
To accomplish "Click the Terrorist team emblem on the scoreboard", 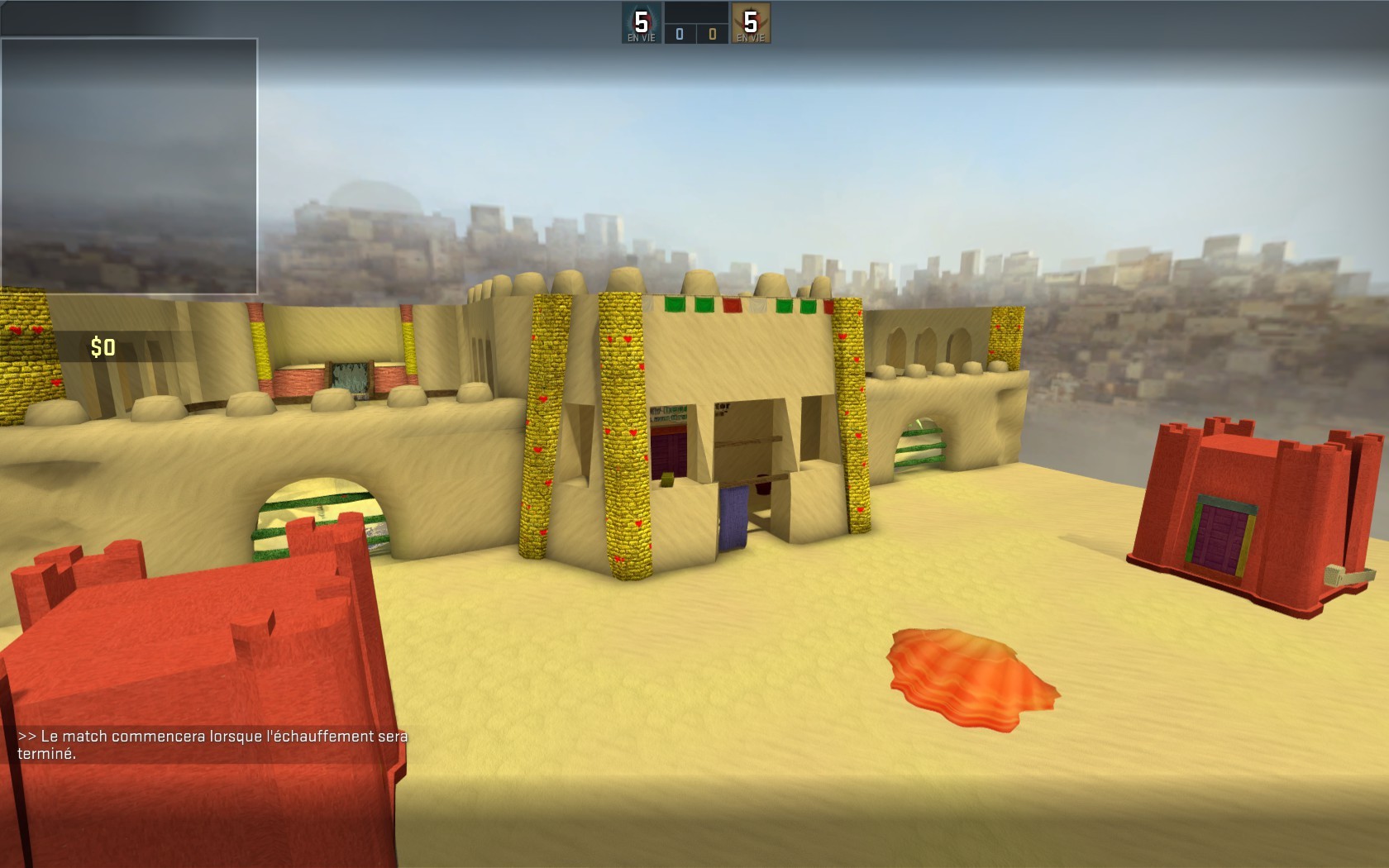I will point(749,21).
